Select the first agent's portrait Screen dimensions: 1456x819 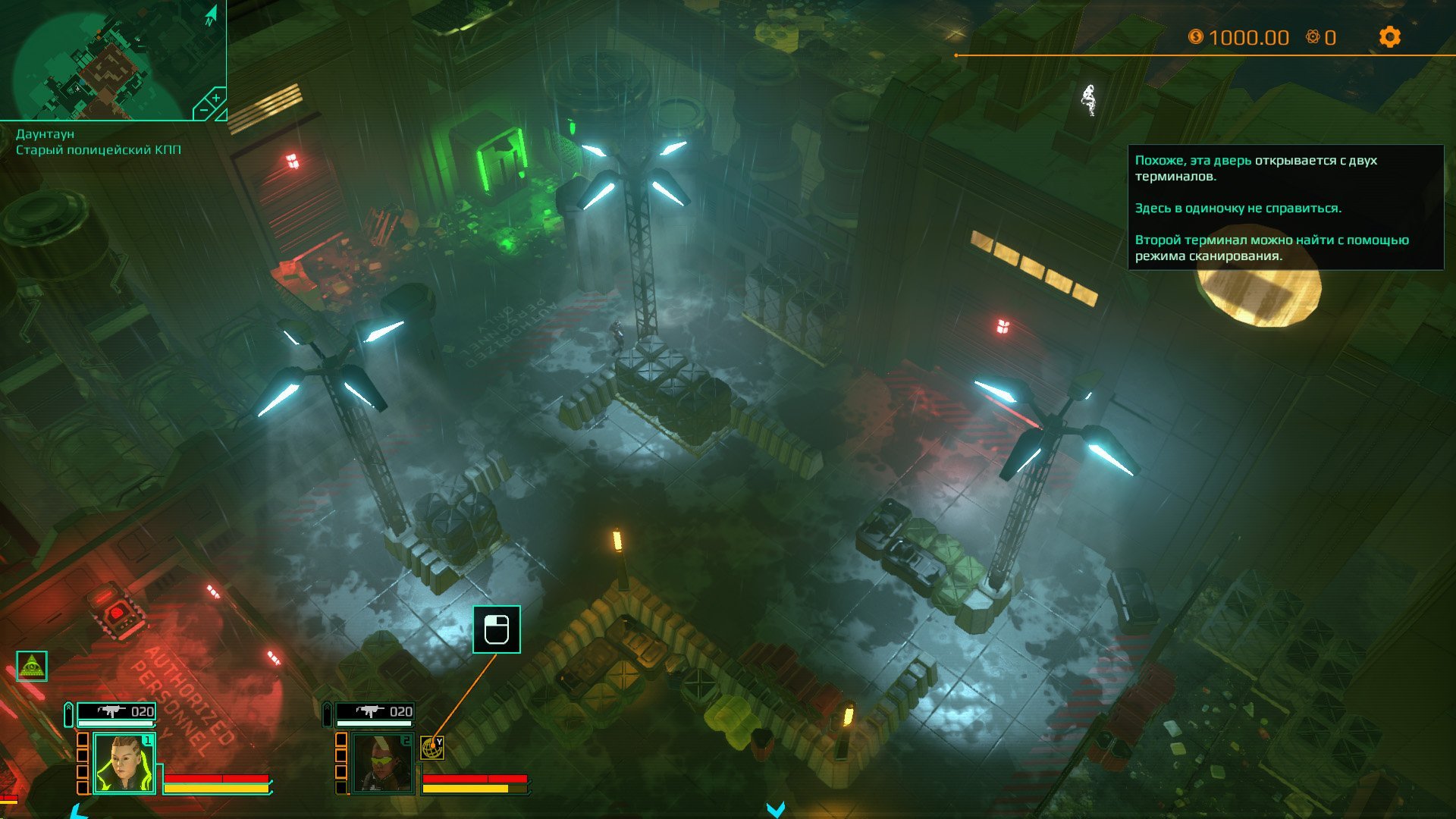click(124, 763)
